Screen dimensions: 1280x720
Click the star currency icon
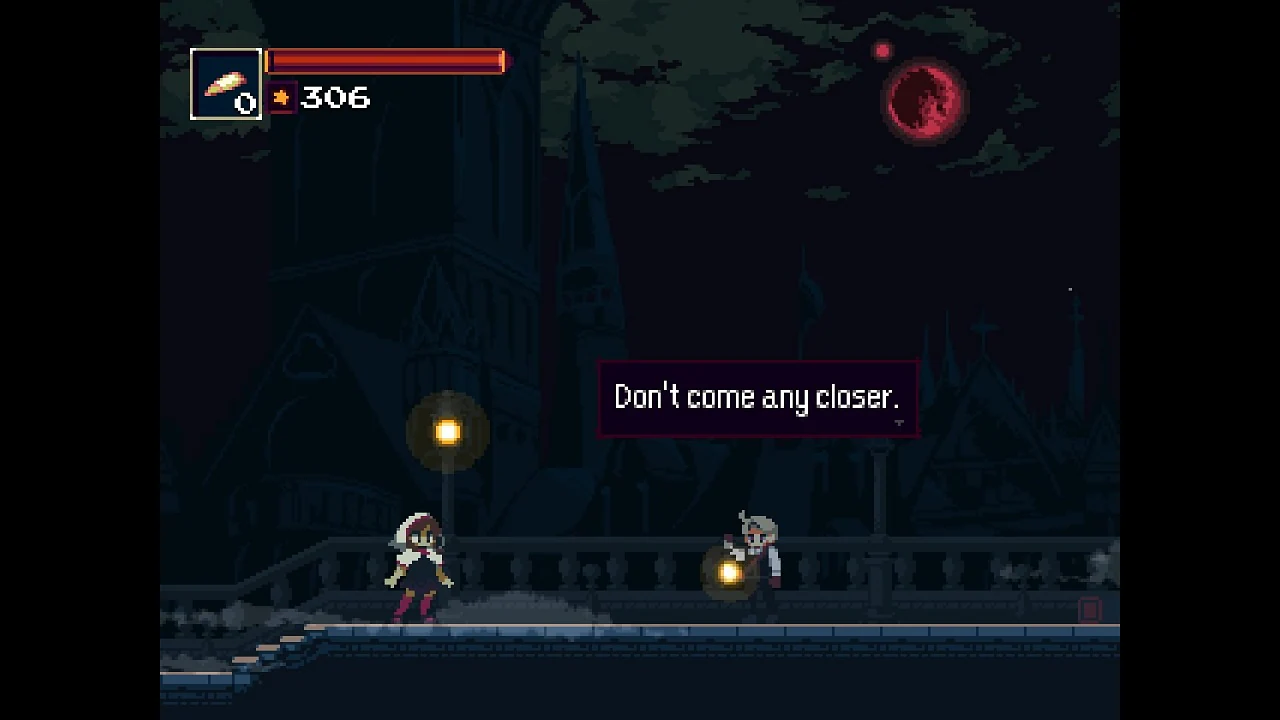coord(282,98)
